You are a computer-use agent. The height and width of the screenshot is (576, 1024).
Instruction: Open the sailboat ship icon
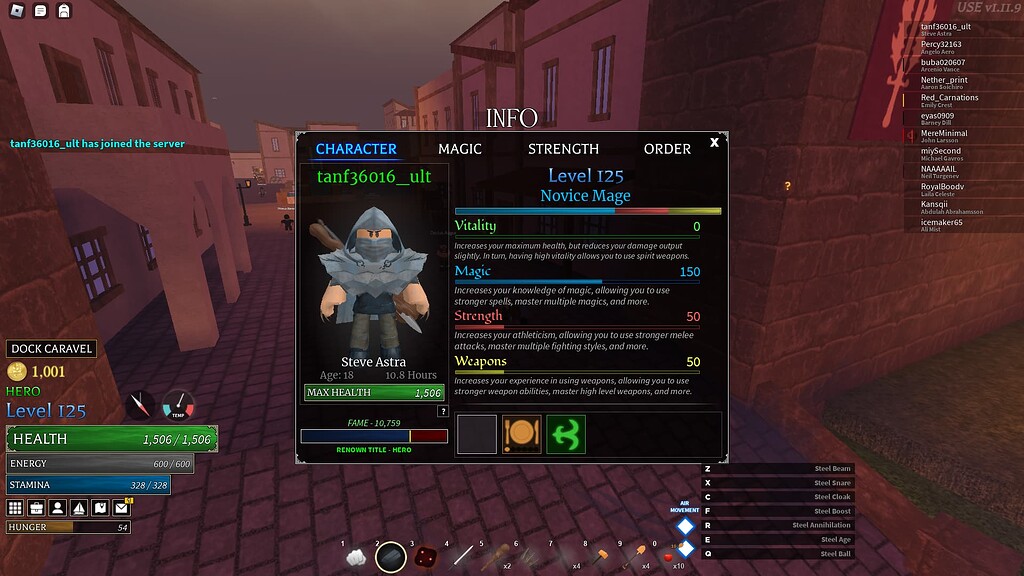[79, 508]
